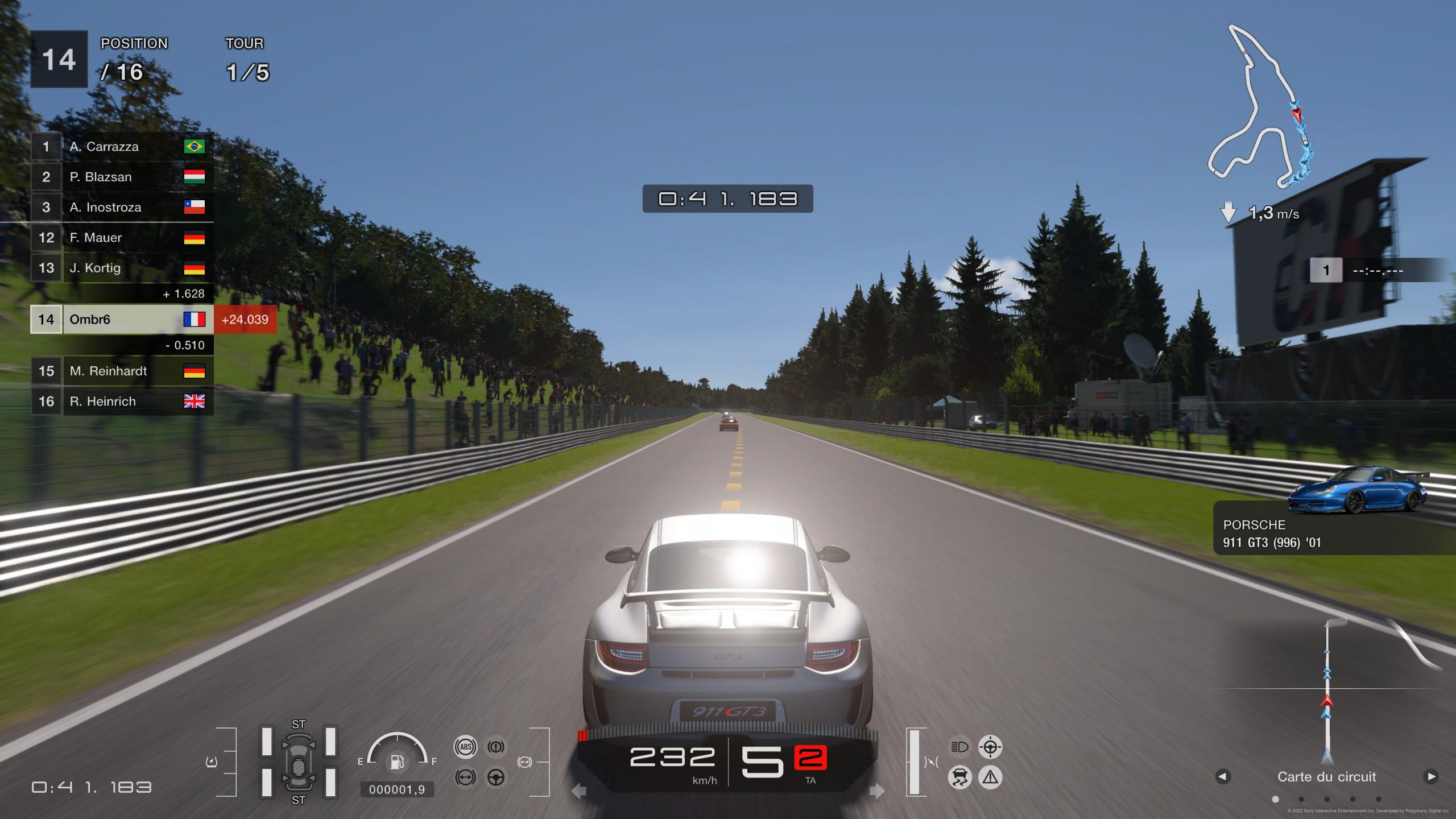Image resolution: width=1456 pixels, height=819 pixels.
Task: Toggle the ABS indicator
Action: point(465,747)
